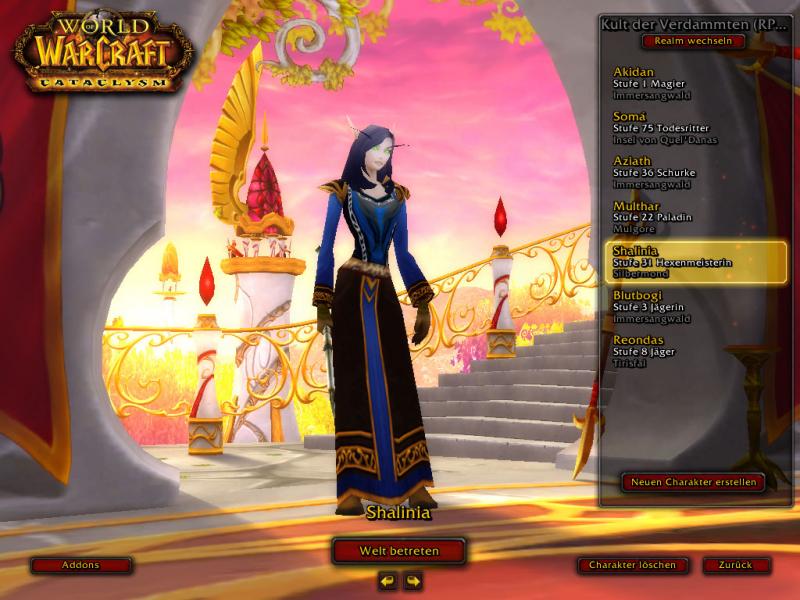
Task: Delete character via Charakter löschen
Action: click(632, 565)
